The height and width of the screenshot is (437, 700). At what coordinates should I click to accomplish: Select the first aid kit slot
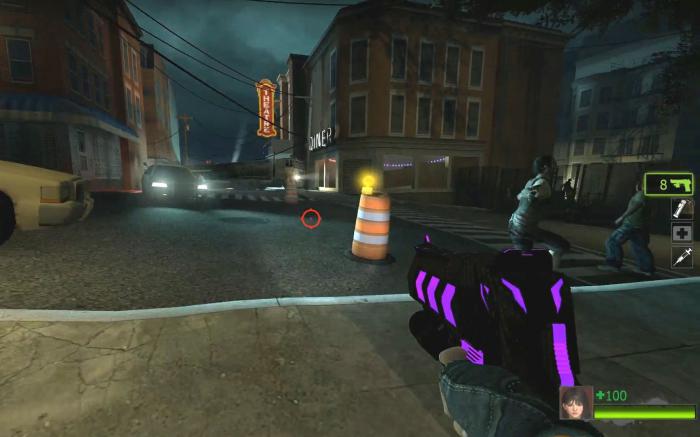point(682,232)
